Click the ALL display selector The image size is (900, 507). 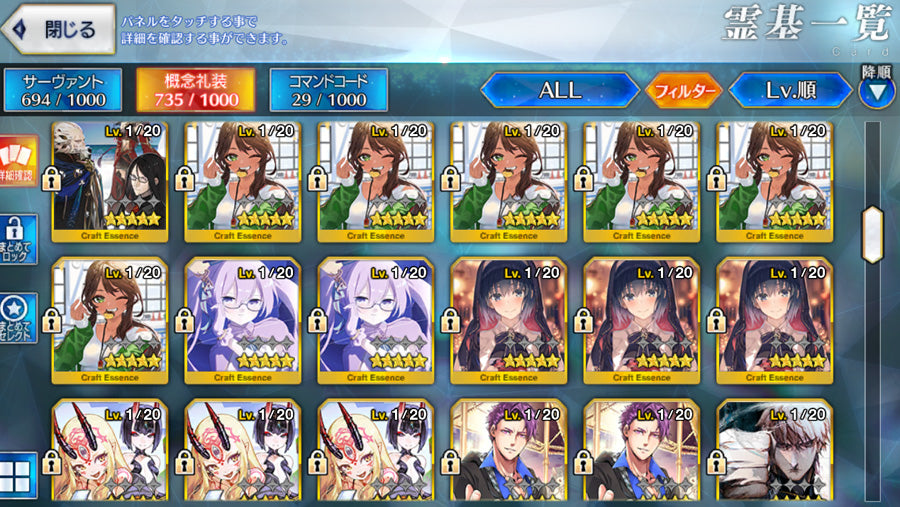(x=560, y=90)
